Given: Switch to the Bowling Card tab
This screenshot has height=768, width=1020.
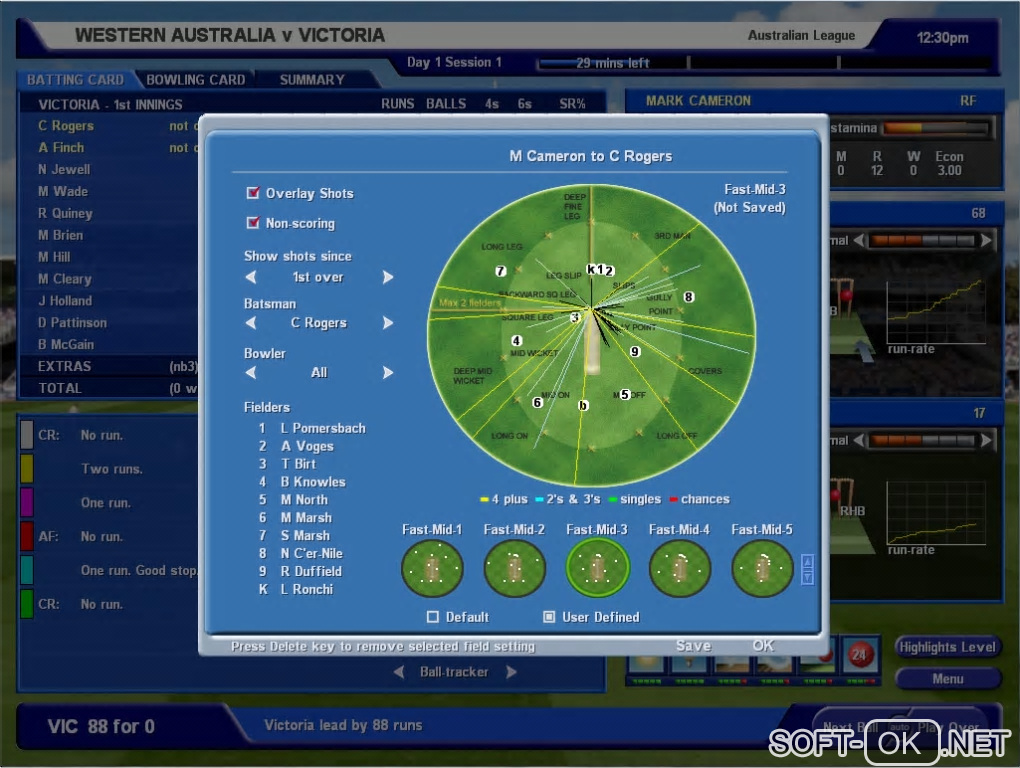Looking at the screenshot, I should point(195,80).
